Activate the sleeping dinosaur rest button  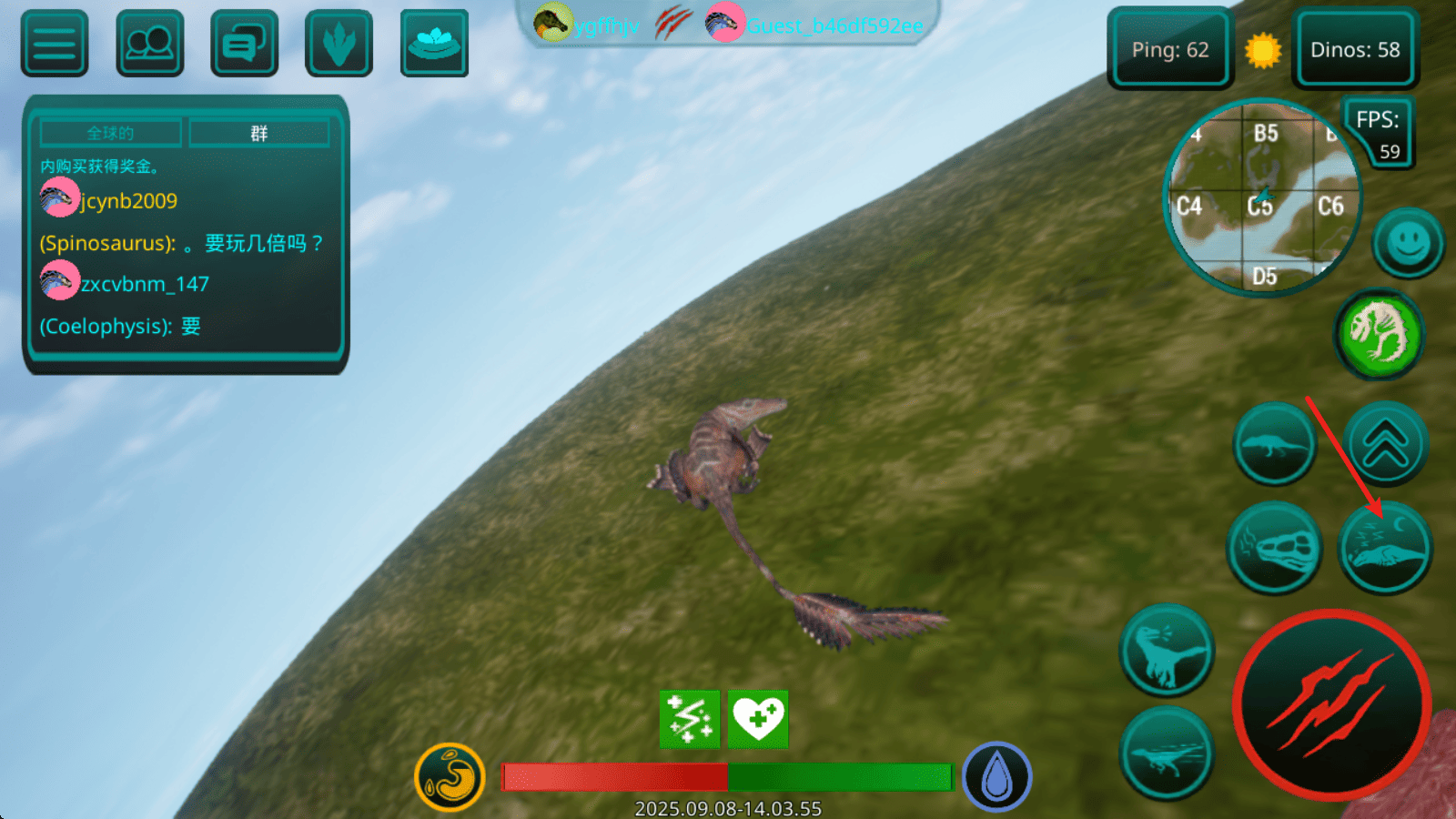click(x=1385, y=548)
